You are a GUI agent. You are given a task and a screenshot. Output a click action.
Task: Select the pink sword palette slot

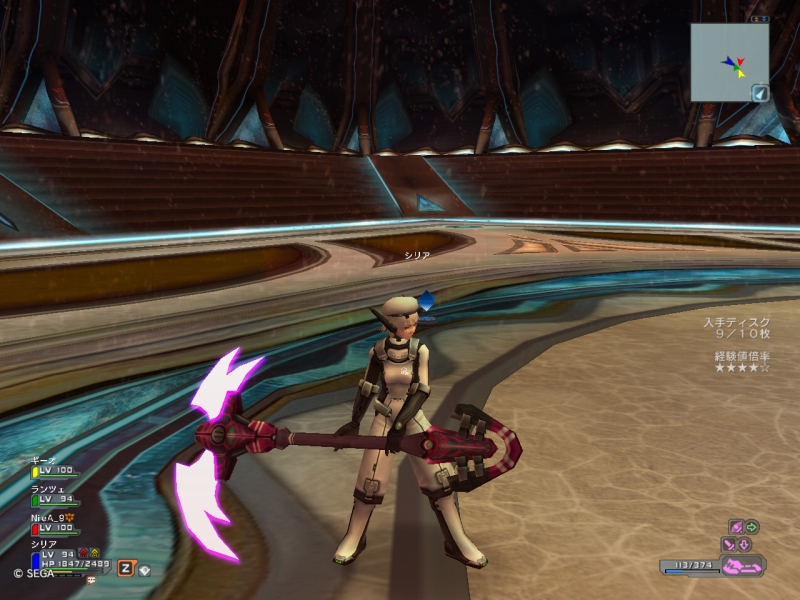click(x=729, y=544)
